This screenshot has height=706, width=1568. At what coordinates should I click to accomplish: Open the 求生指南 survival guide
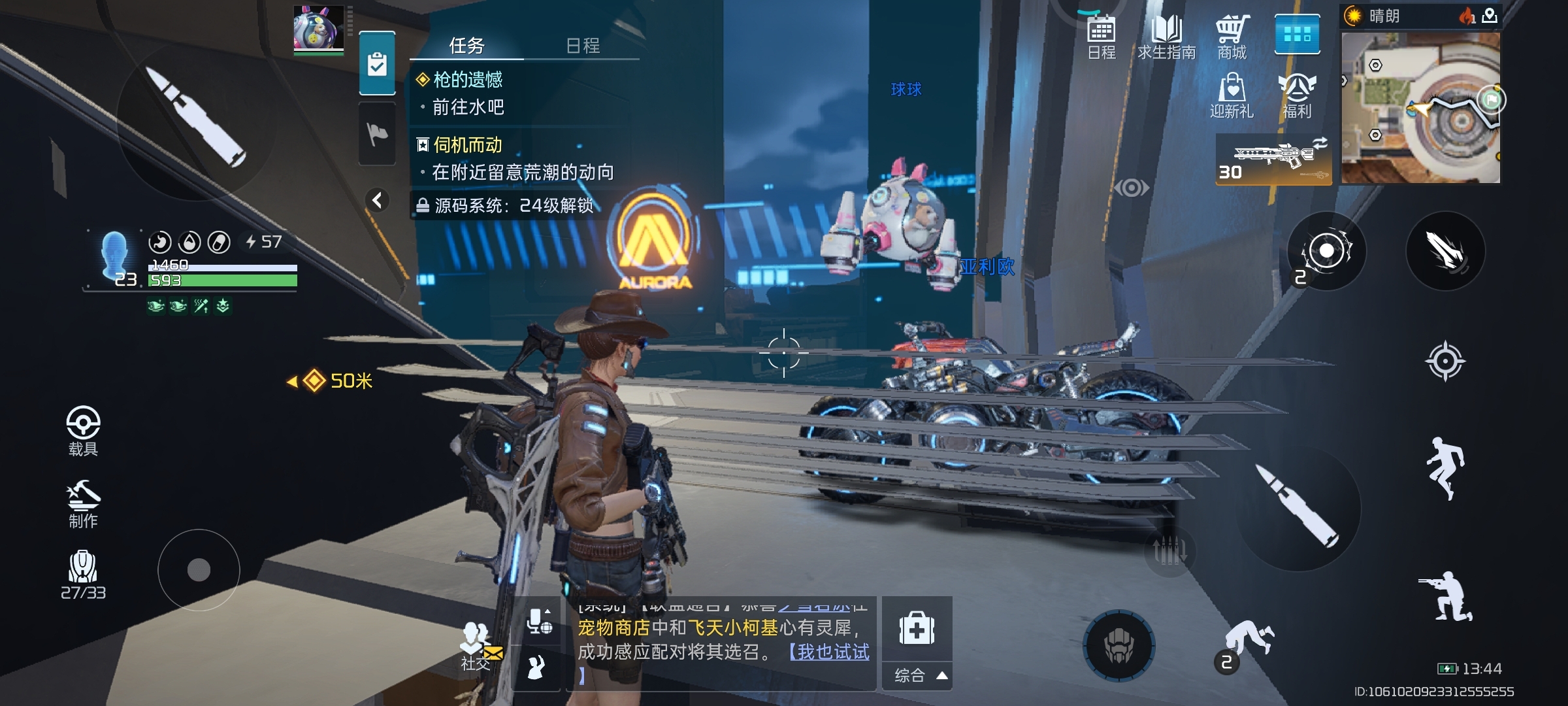[x=1167, y=37]
